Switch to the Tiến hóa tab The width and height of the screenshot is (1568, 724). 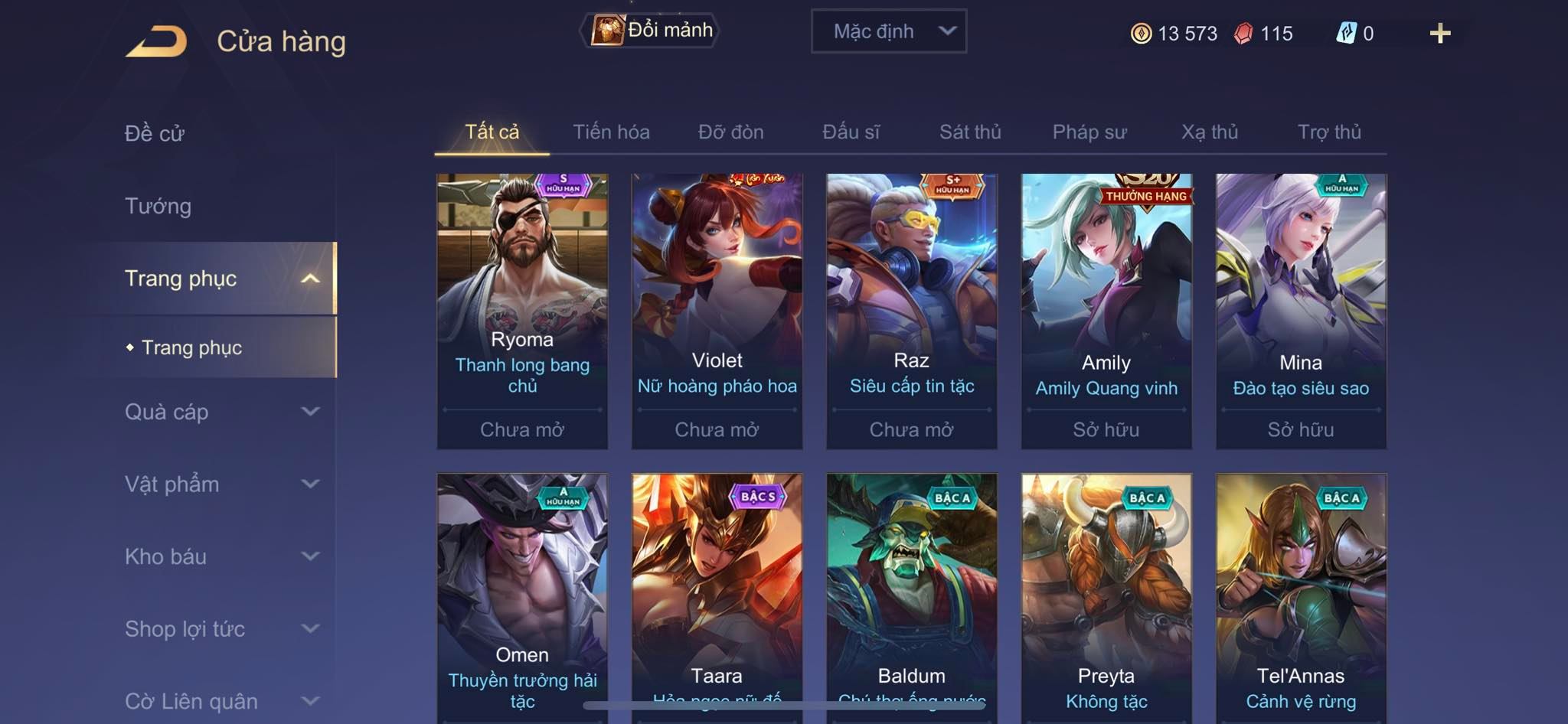tap(611, 132)
